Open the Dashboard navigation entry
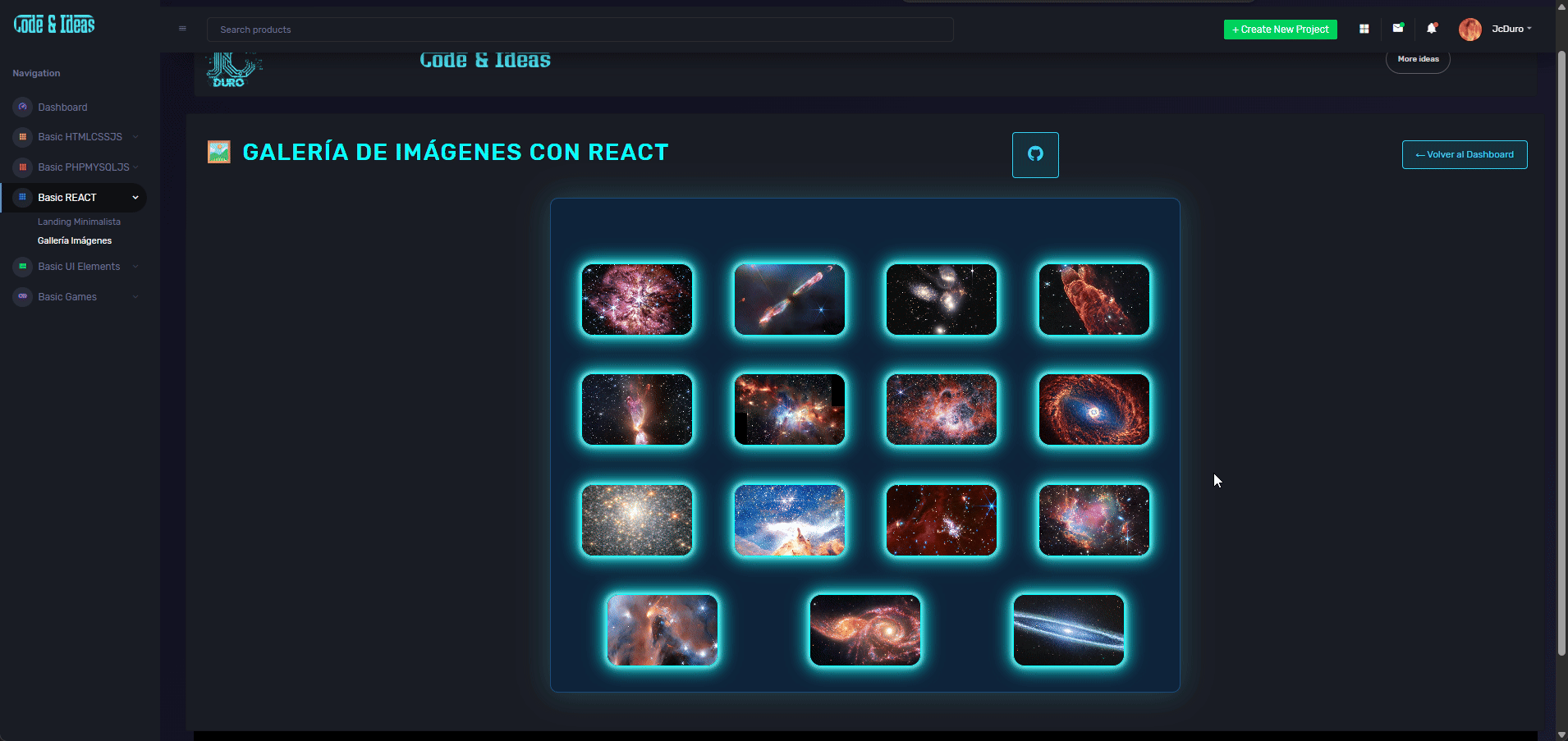Screen dimensions: 1568x741 point(62,107)
